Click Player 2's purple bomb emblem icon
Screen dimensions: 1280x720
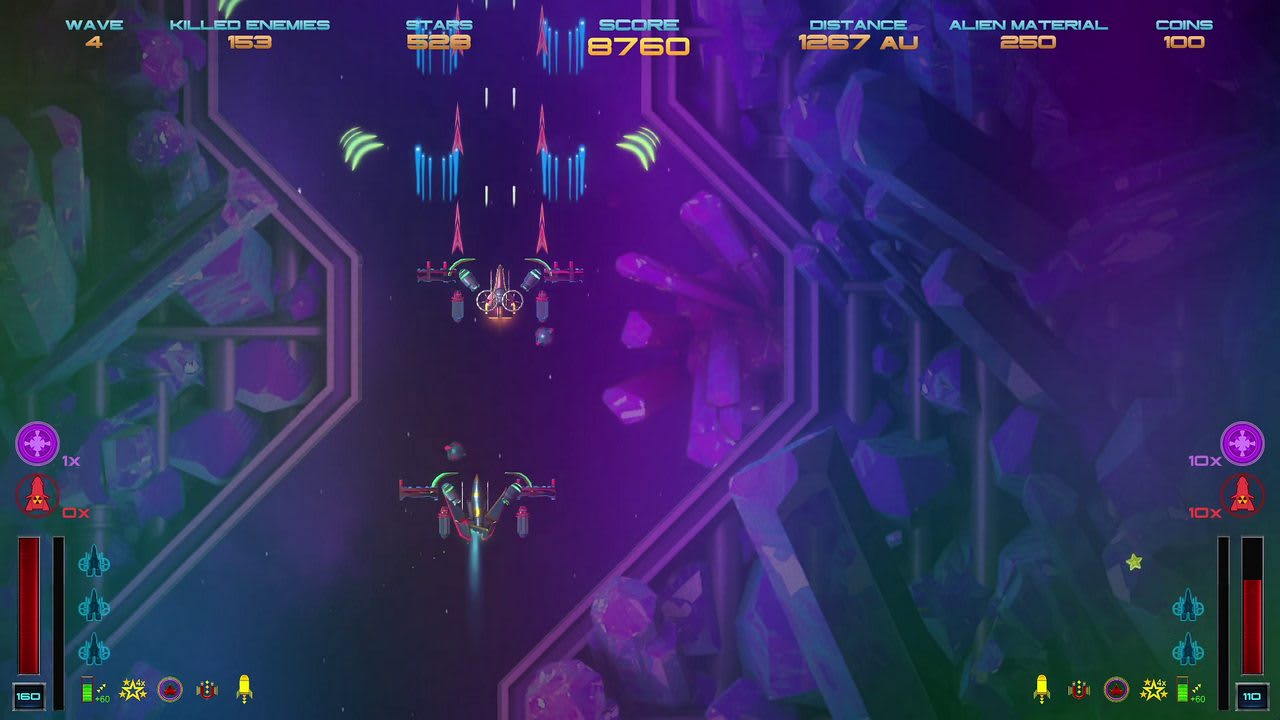pos(1245,442)
